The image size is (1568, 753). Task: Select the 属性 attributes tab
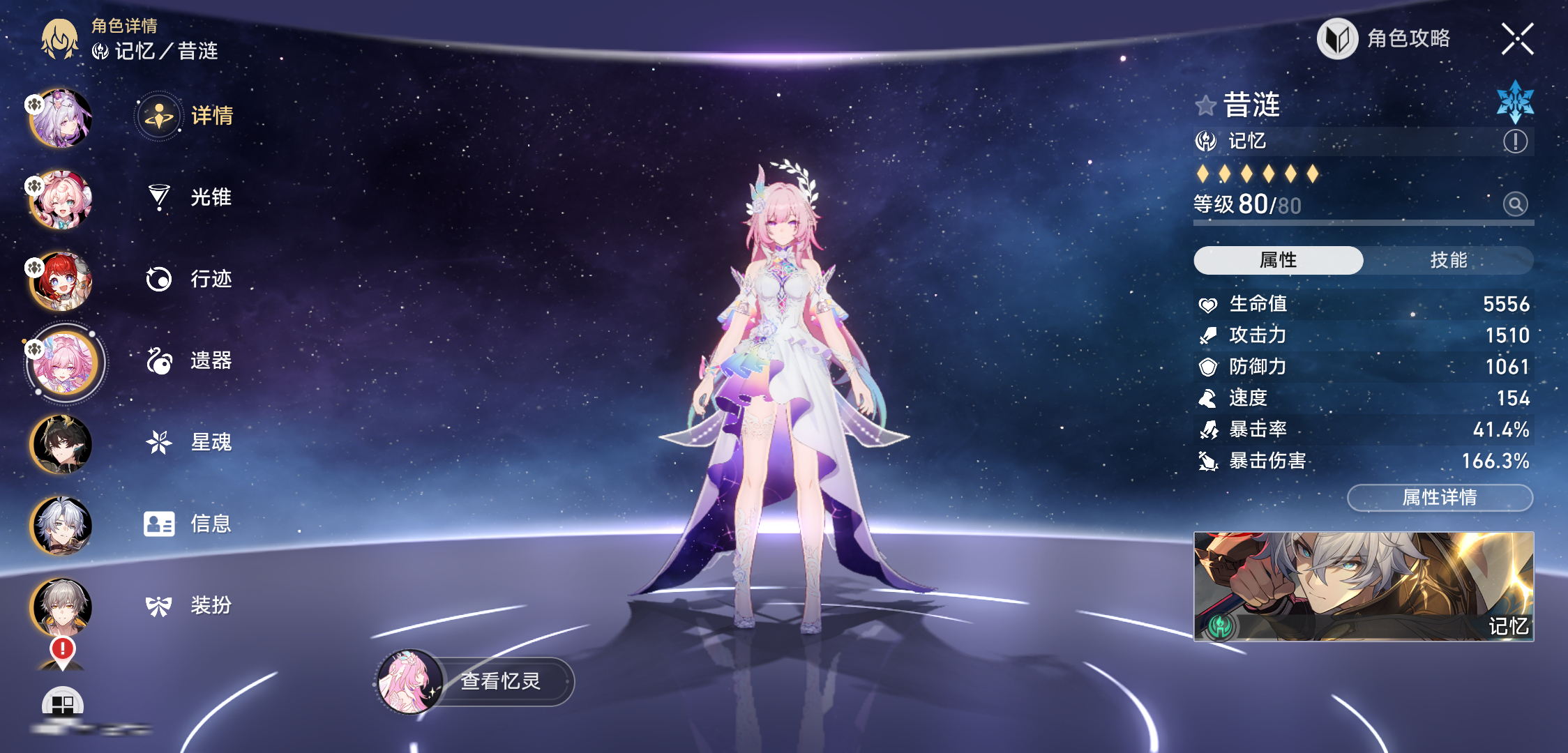coord(1278,260)
